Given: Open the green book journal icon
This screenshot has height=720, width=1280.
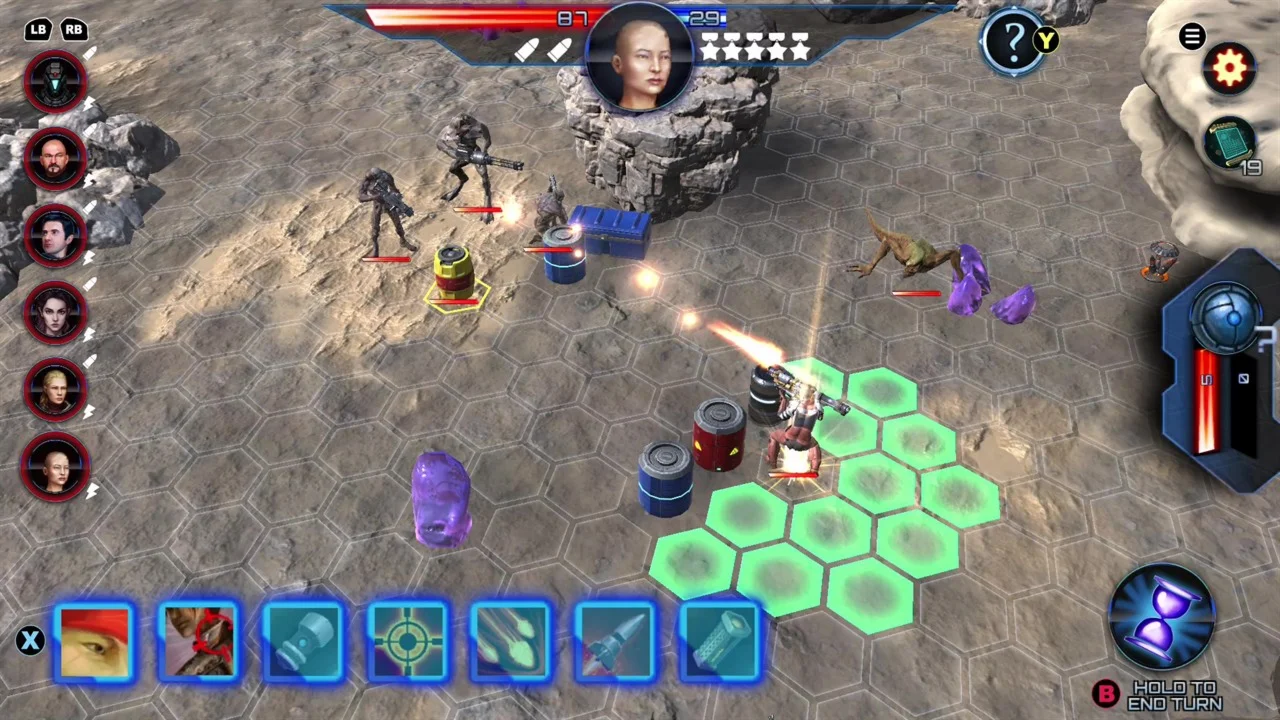Looking at the screenshot, I should coord(1229,144).
